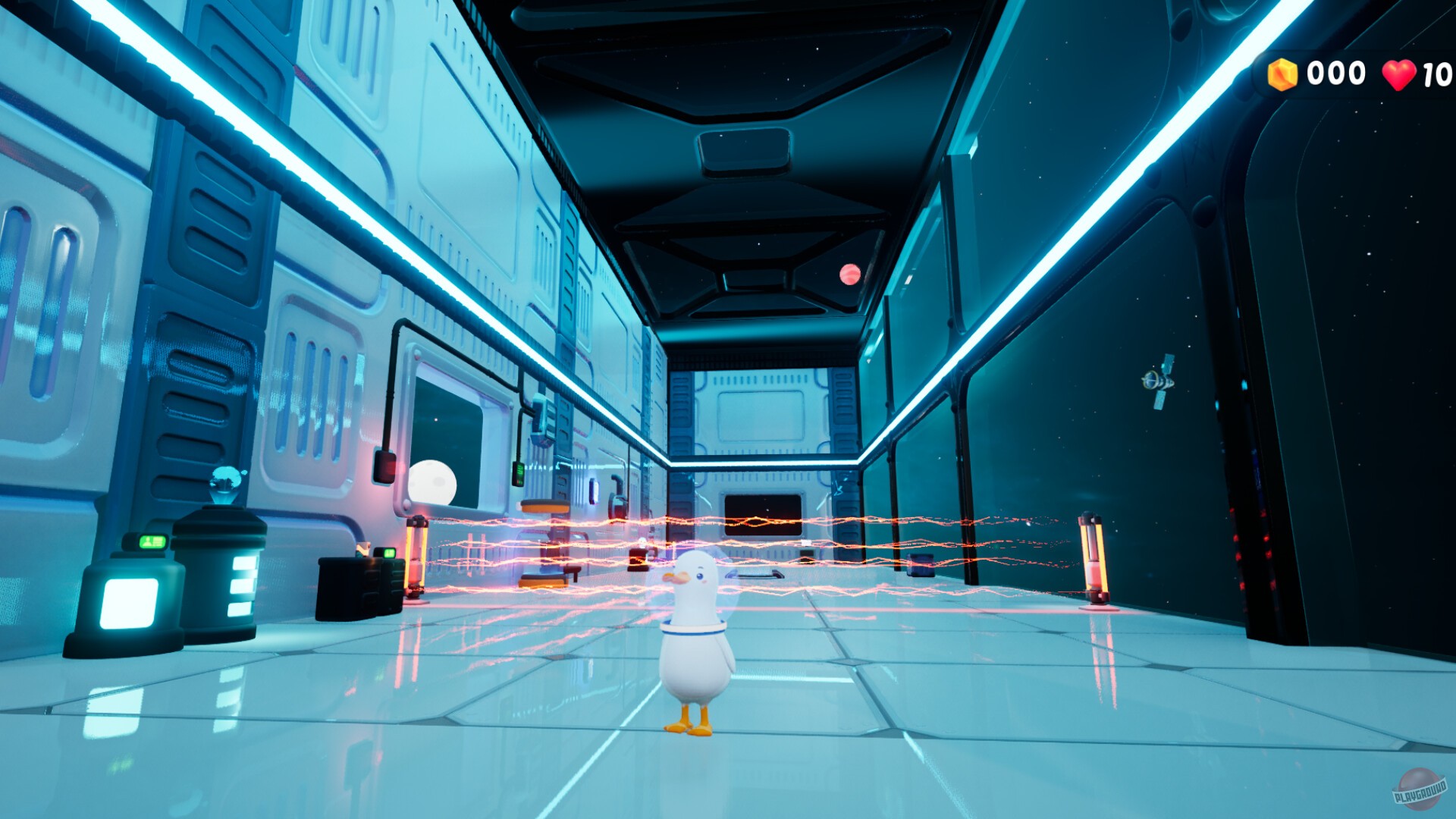The width and height of the screenshot is (1456, 819).
Task: Click the red planet through the ceiling window
Action: [x=849, y=275]
